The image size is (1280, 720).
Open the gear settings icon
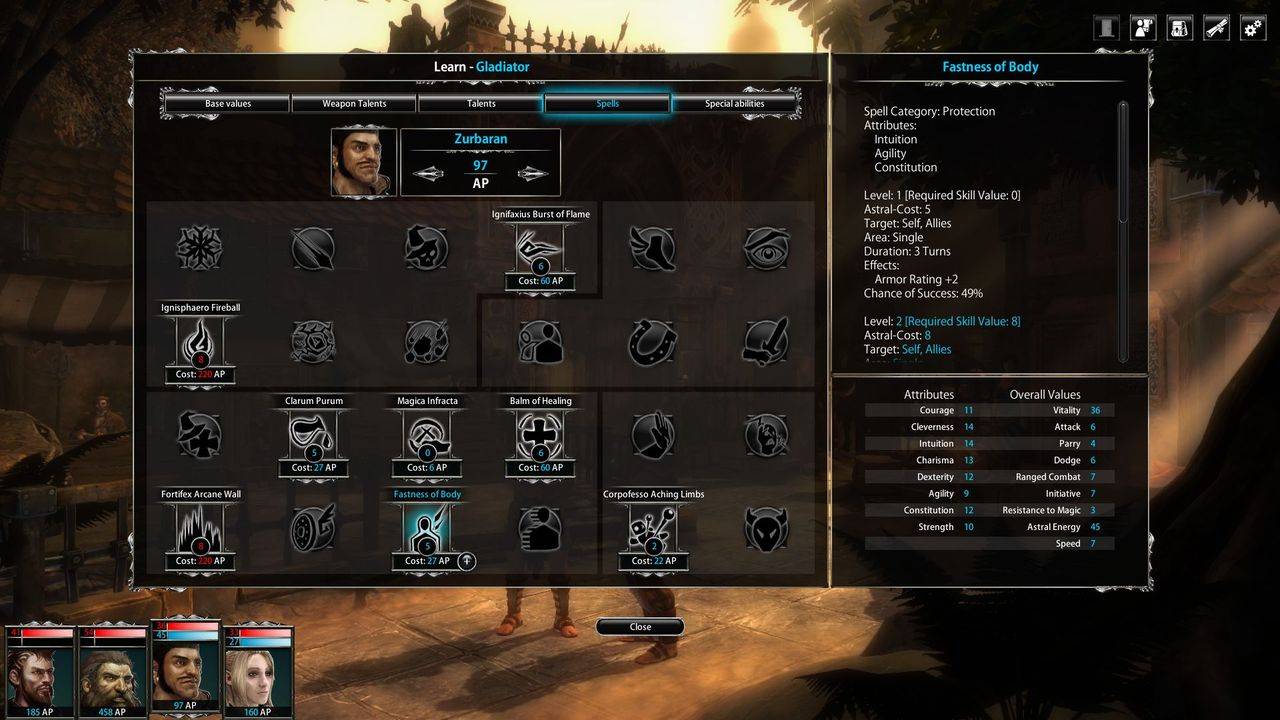pos(1253,28)
